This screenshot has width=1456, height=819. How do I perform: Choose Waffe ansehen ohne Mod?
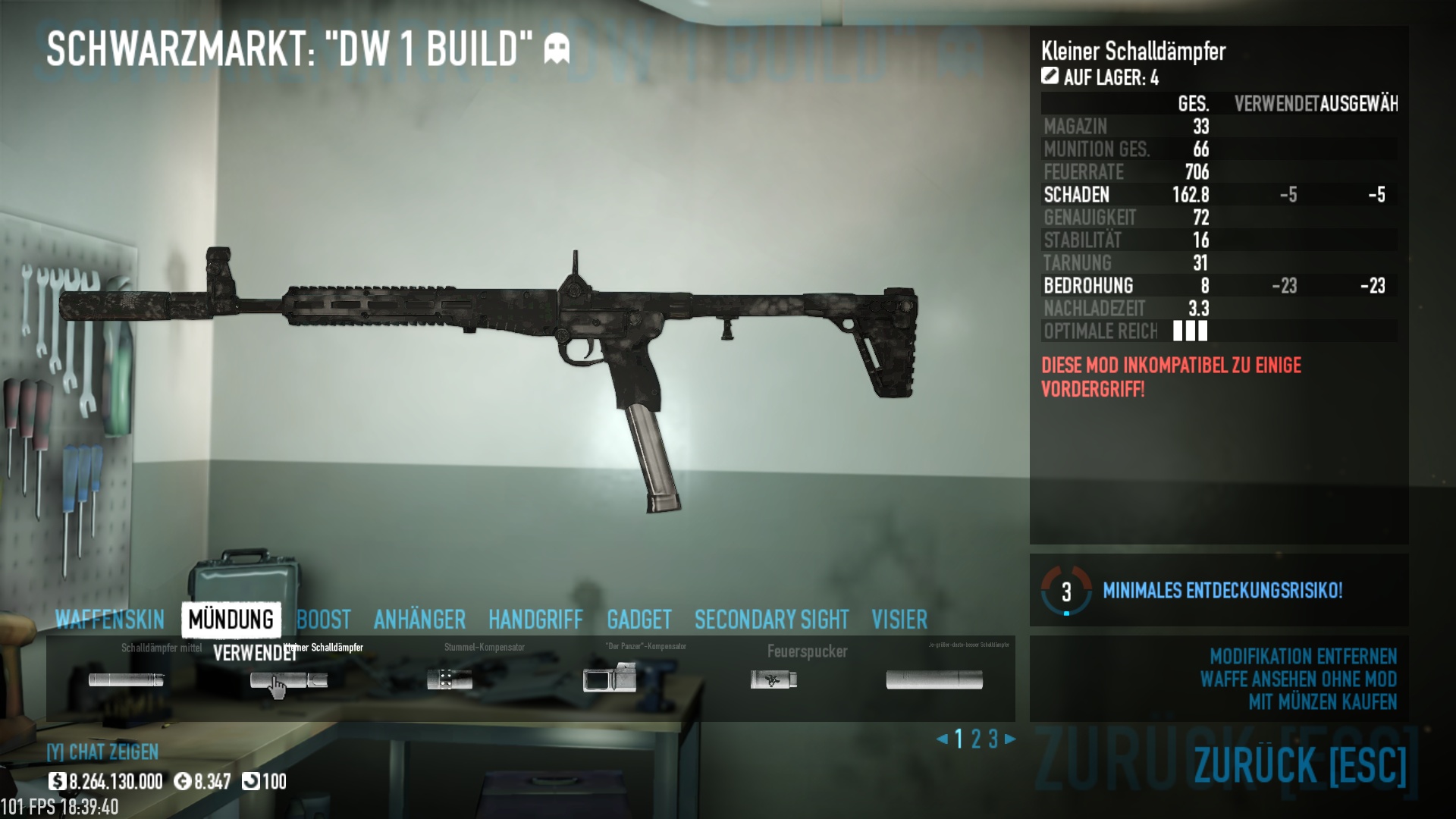point(1298,679)
